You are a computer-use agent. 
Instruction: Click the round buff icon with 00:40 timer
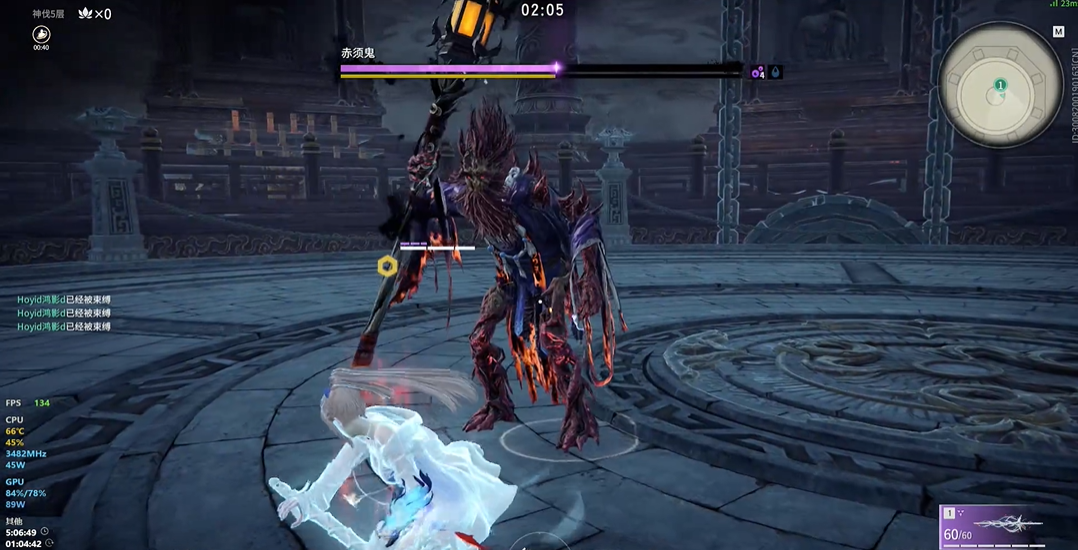click(41, 34)
